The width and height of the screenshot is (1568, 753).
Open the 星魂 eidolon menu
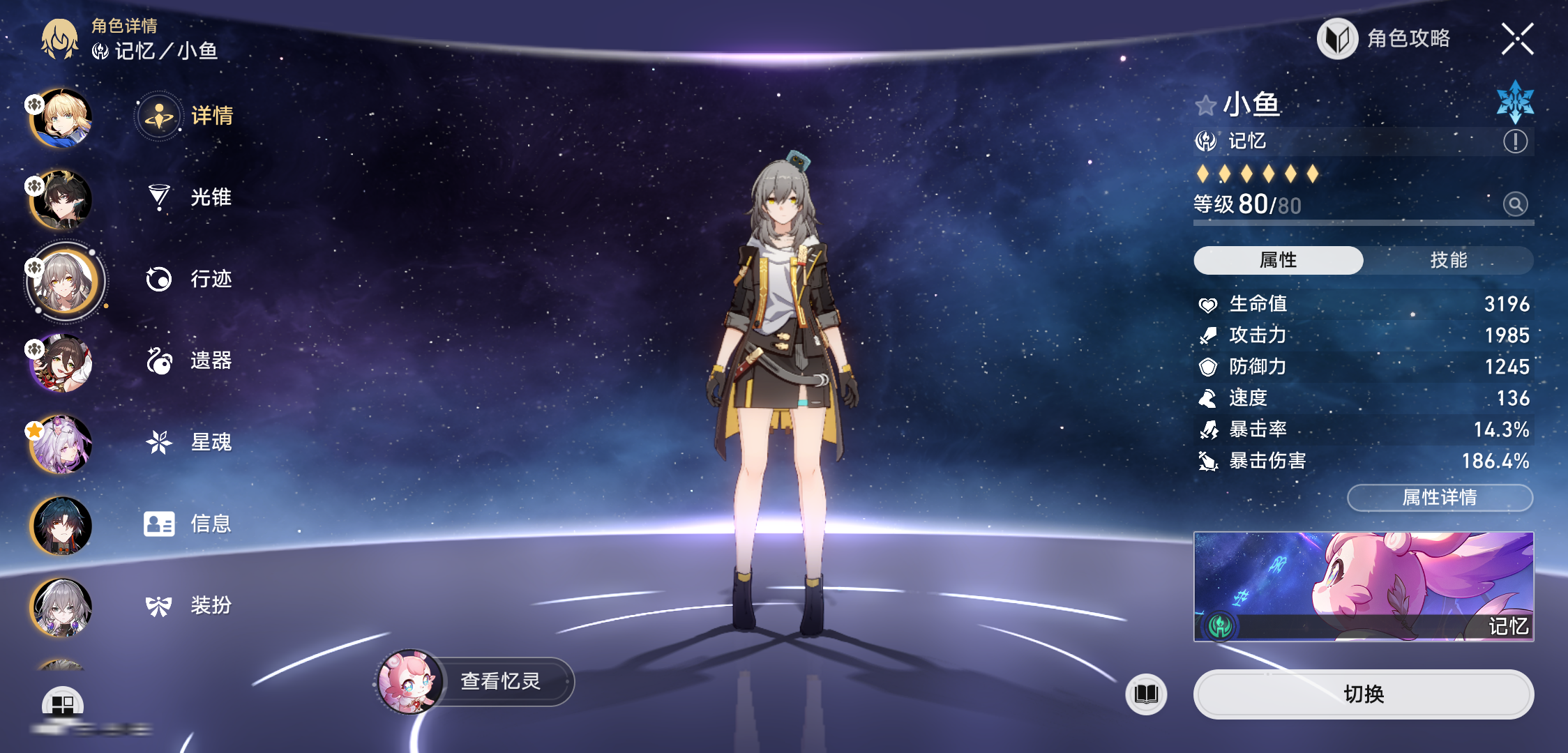click(x=190, y=442)
